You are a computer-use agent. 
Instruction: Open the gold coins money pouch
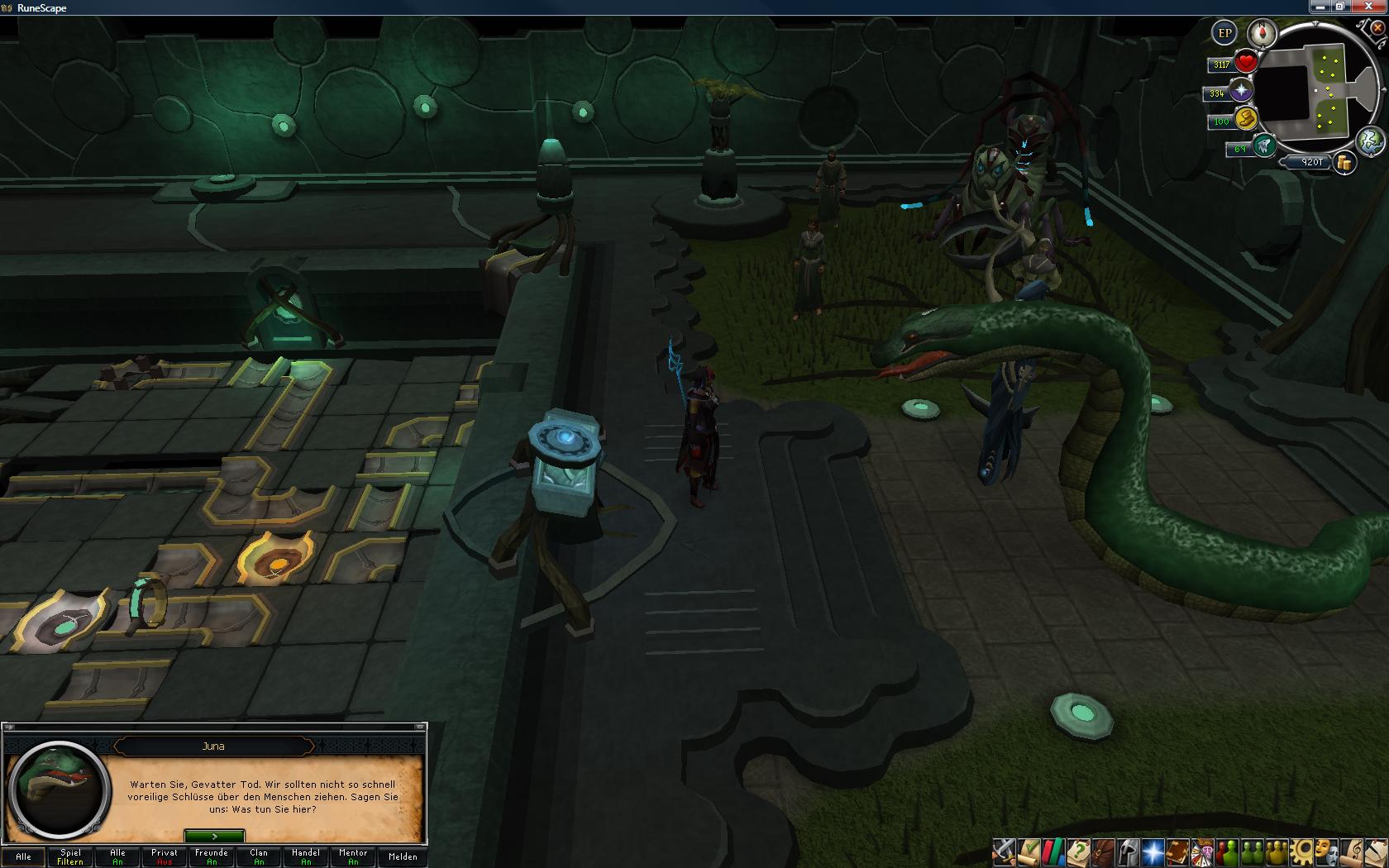(x=1345, y=163)
